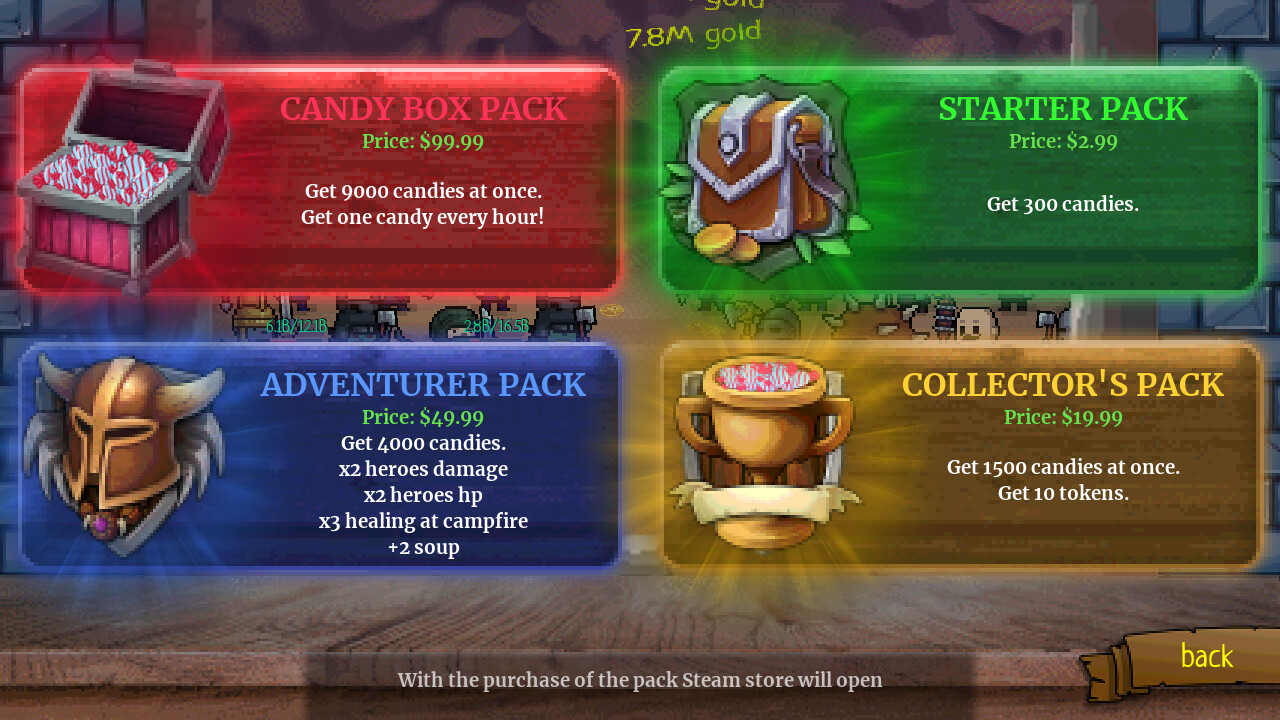This screenshot has height=720, width=1280.
Task: Click the Get 10 tokens text
Action: coord(1063,492)
